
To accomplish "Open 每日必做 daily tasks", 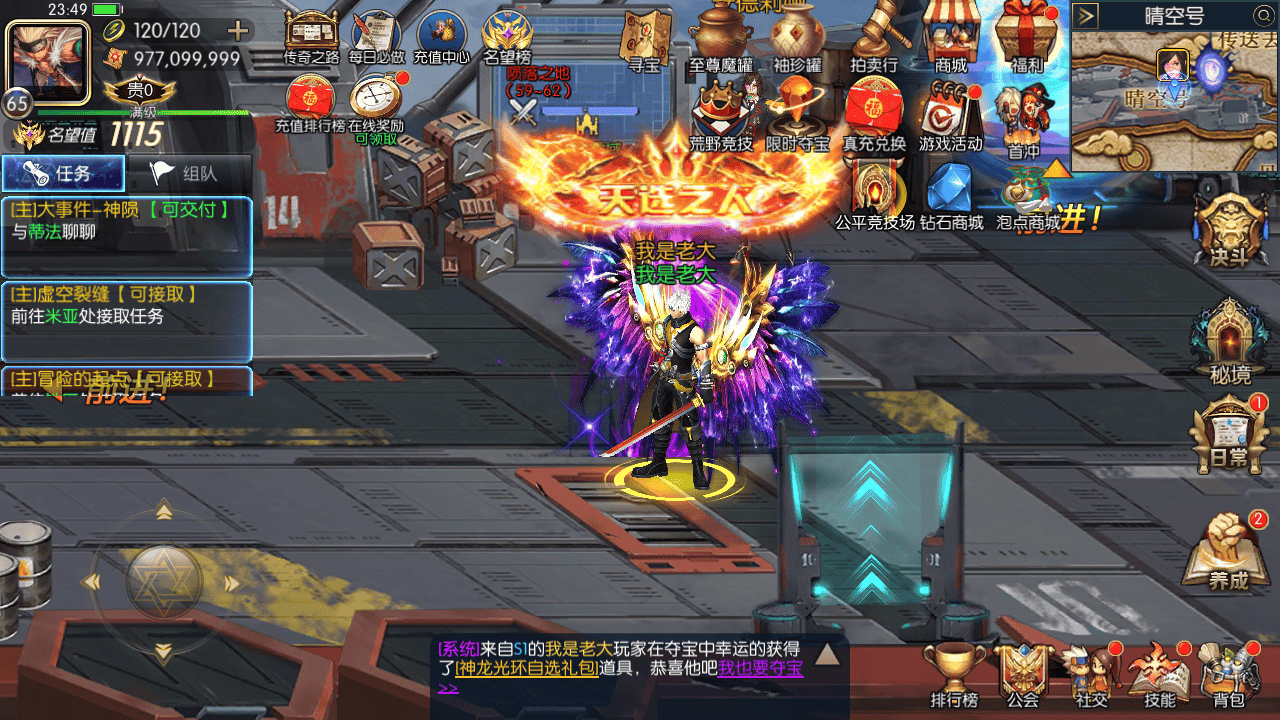I will (376, 33).
